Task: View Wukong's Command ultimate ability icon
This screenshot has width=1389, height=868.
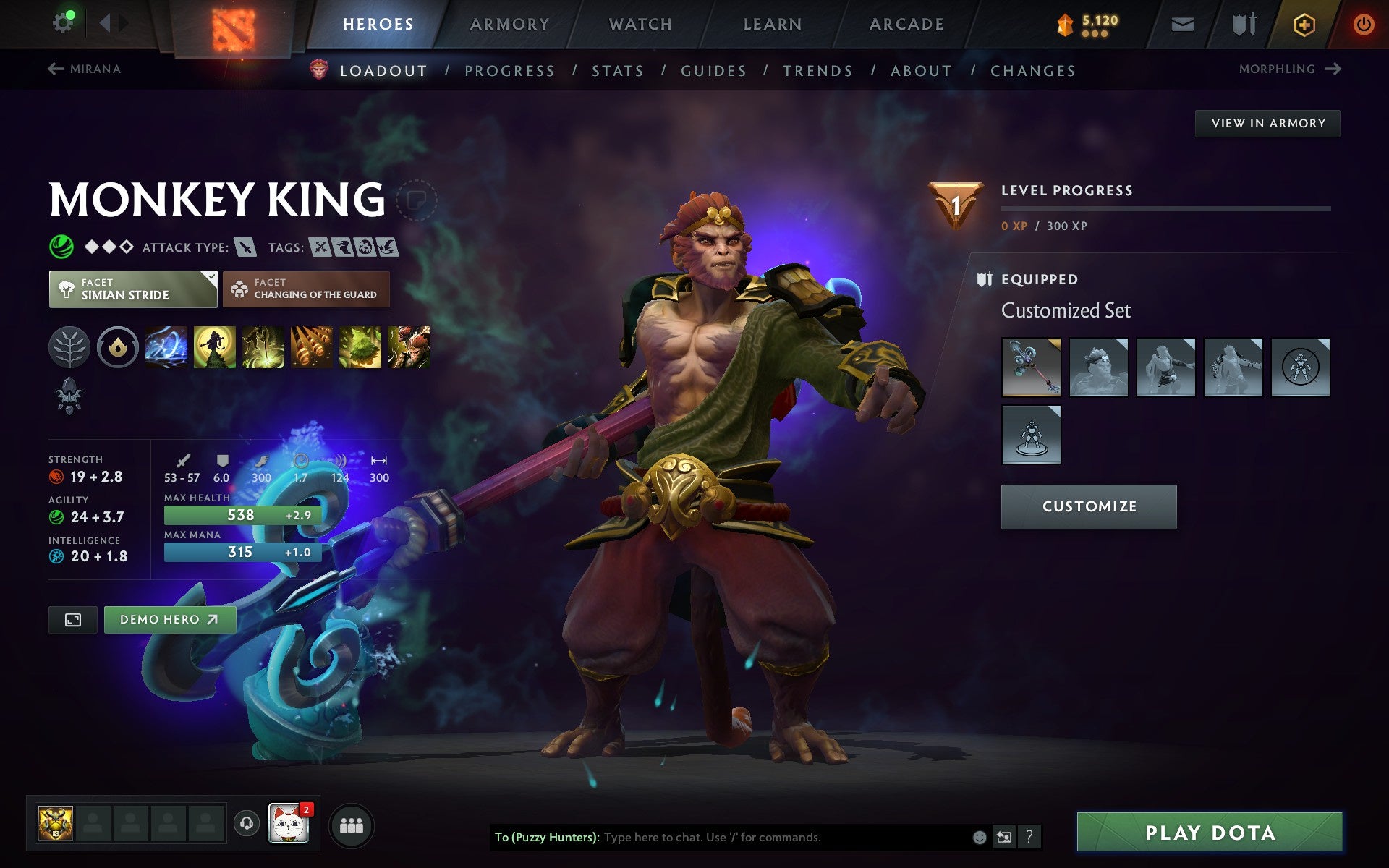Action: (409, 347)
